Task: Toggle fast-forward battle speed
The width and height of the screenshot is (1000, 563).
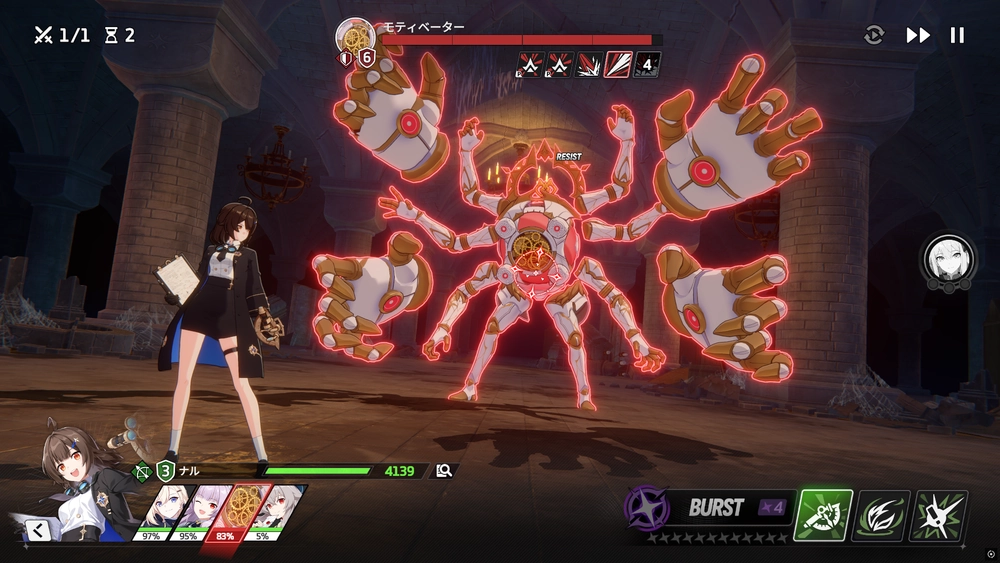Action: coord(918,36)
